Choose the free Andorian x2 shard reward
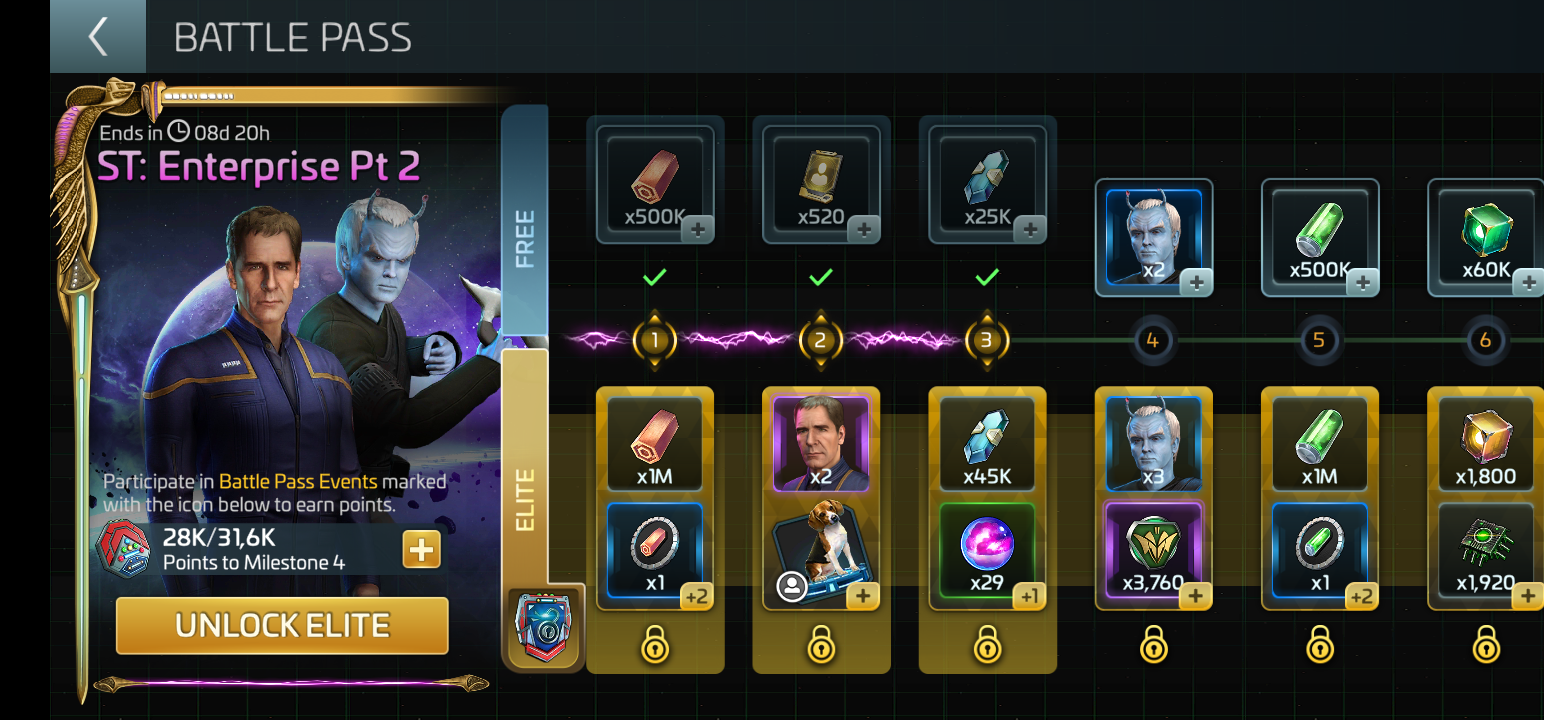Image resolution: width=1544 pixels, height=720 pixels. click(1153, 238)
